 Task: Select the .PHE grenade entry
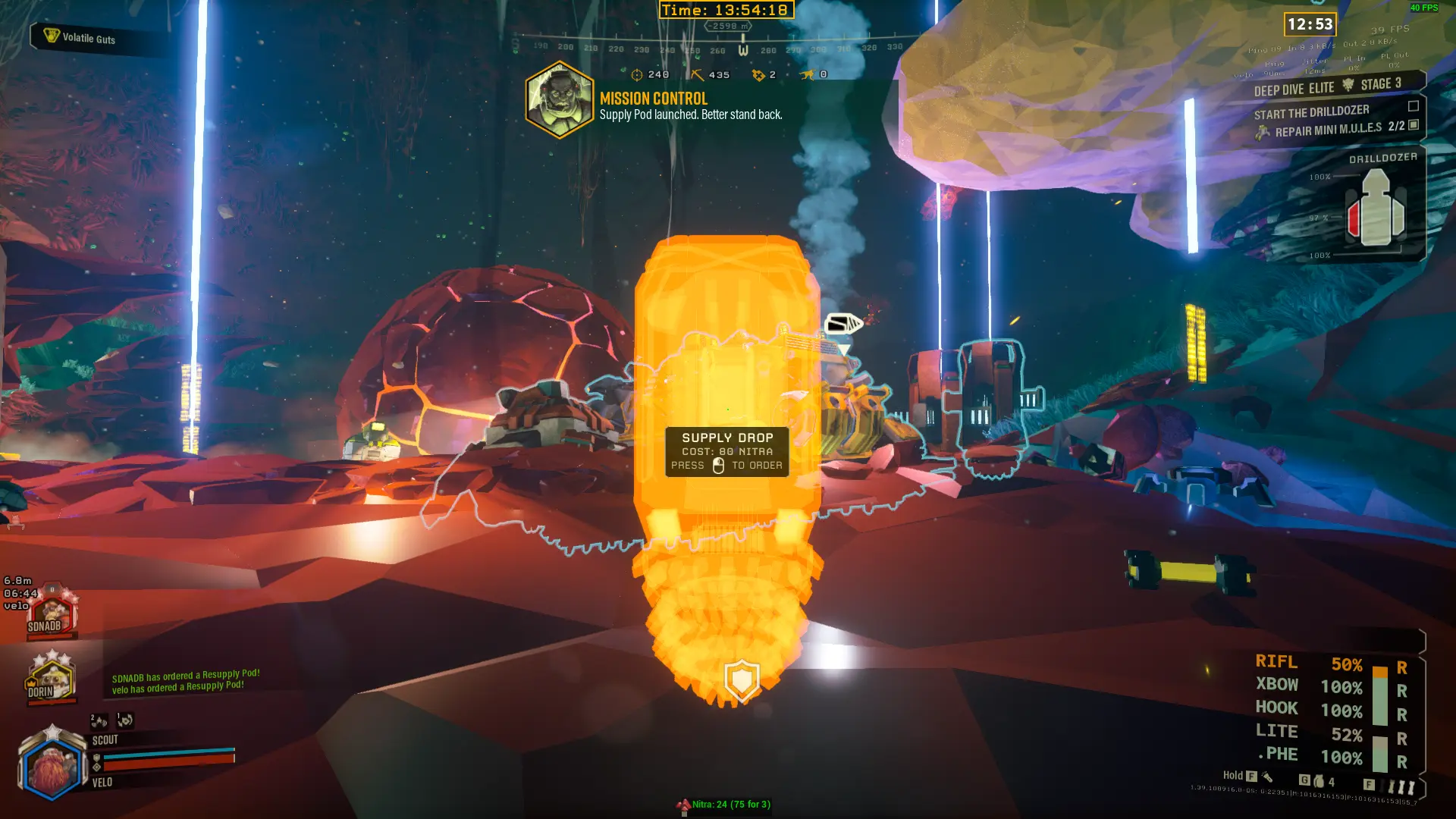coord(1279,755)
